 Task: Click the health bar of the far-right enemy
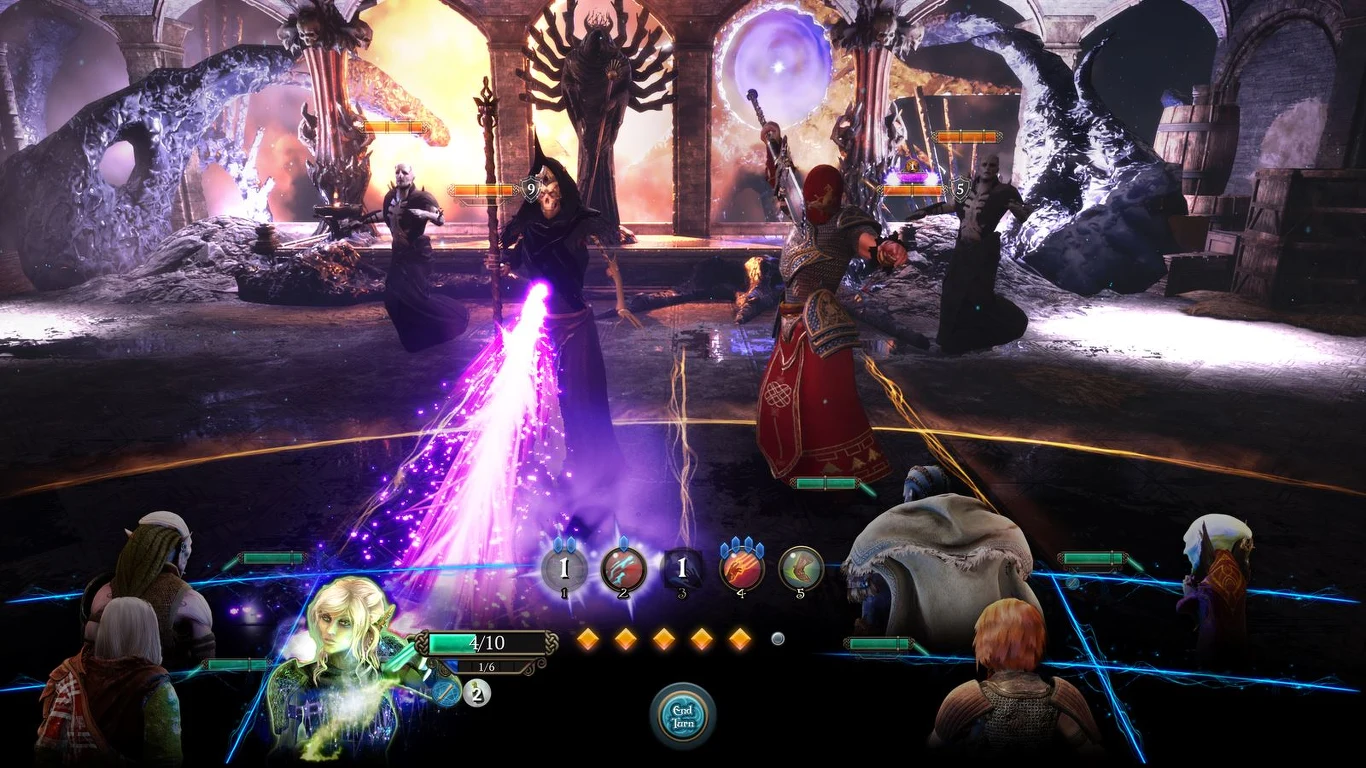pyautogui.click(x=967, y=134)
